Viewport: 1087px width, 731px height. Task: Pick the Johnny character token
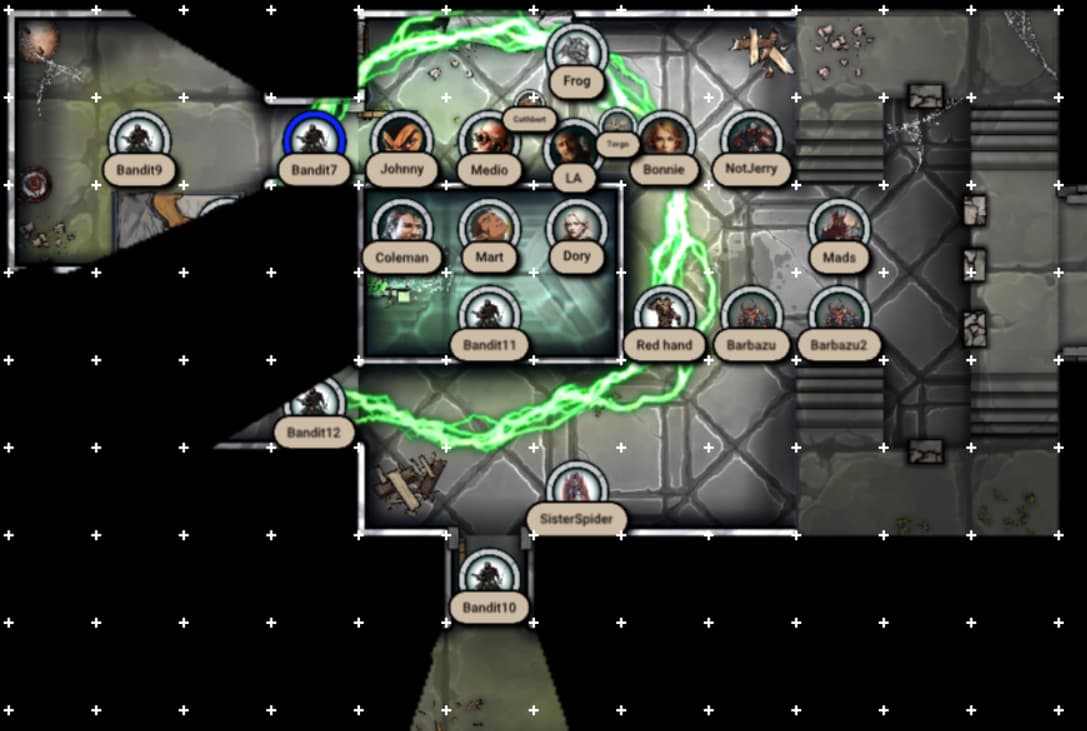click(402, 140)
